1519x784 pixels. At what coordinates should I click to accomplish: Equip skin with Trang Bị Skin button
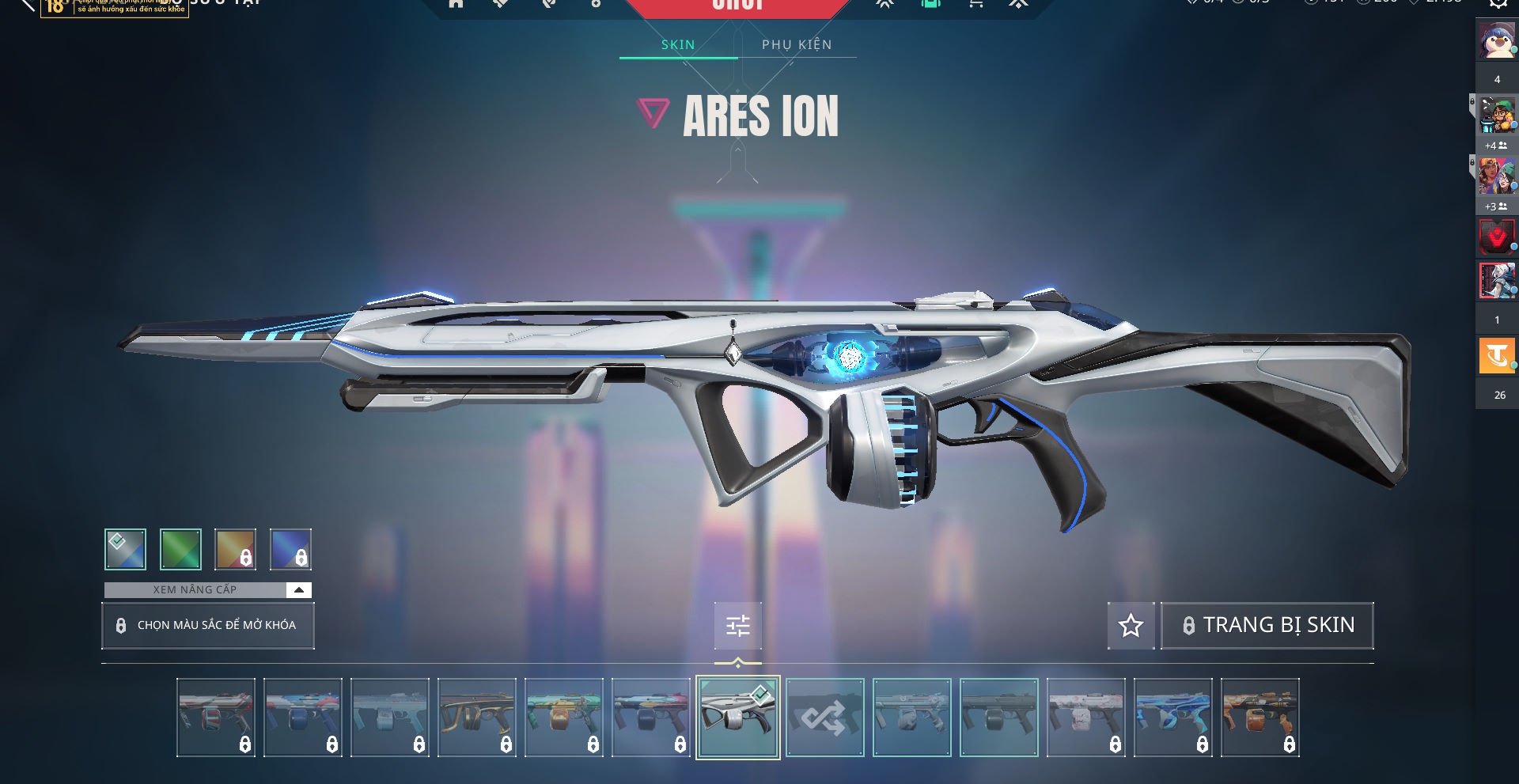point(1267,625)
